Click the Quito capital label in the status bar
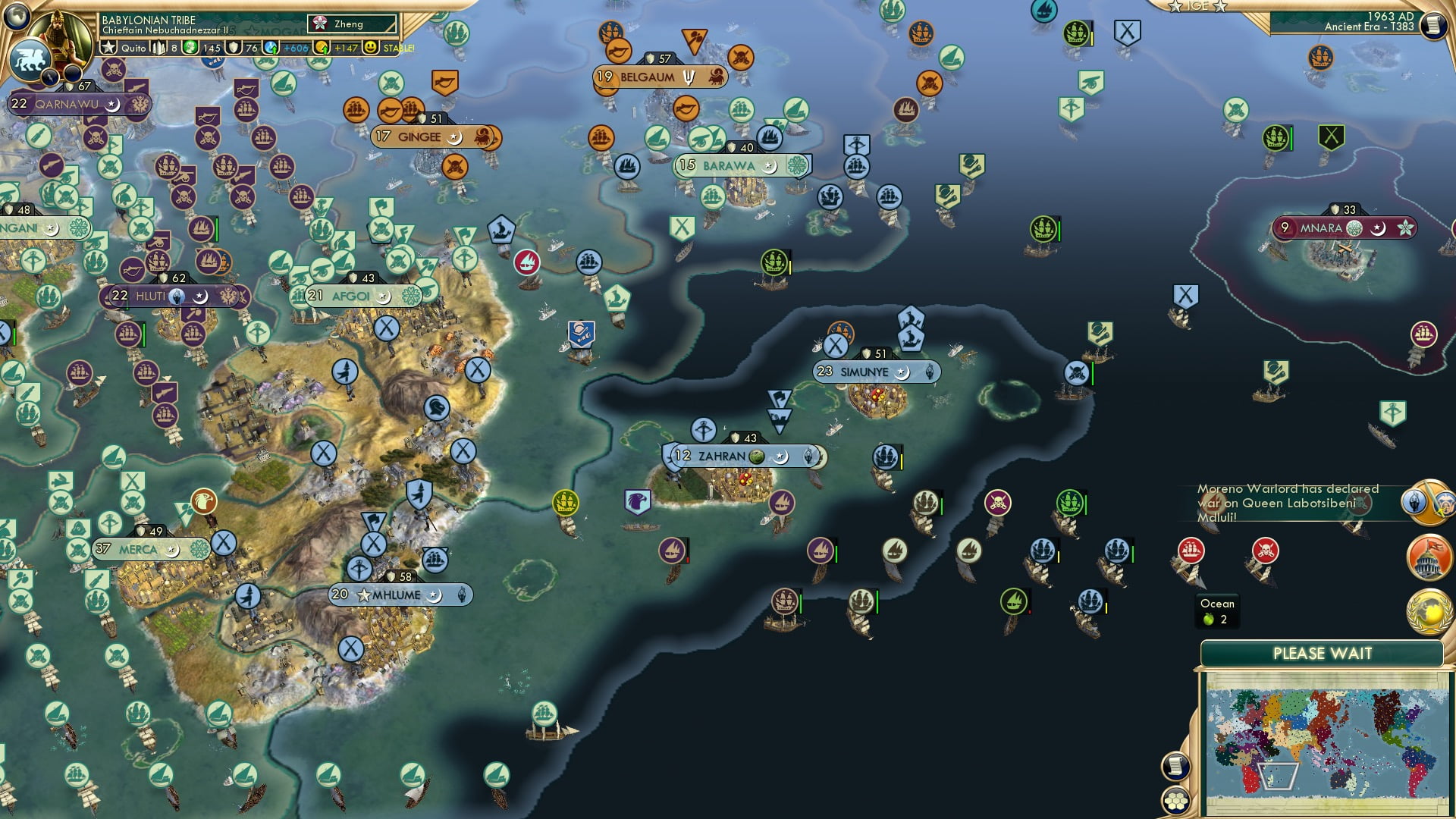Screen dimensions: 1456x819 click(134, 48)
